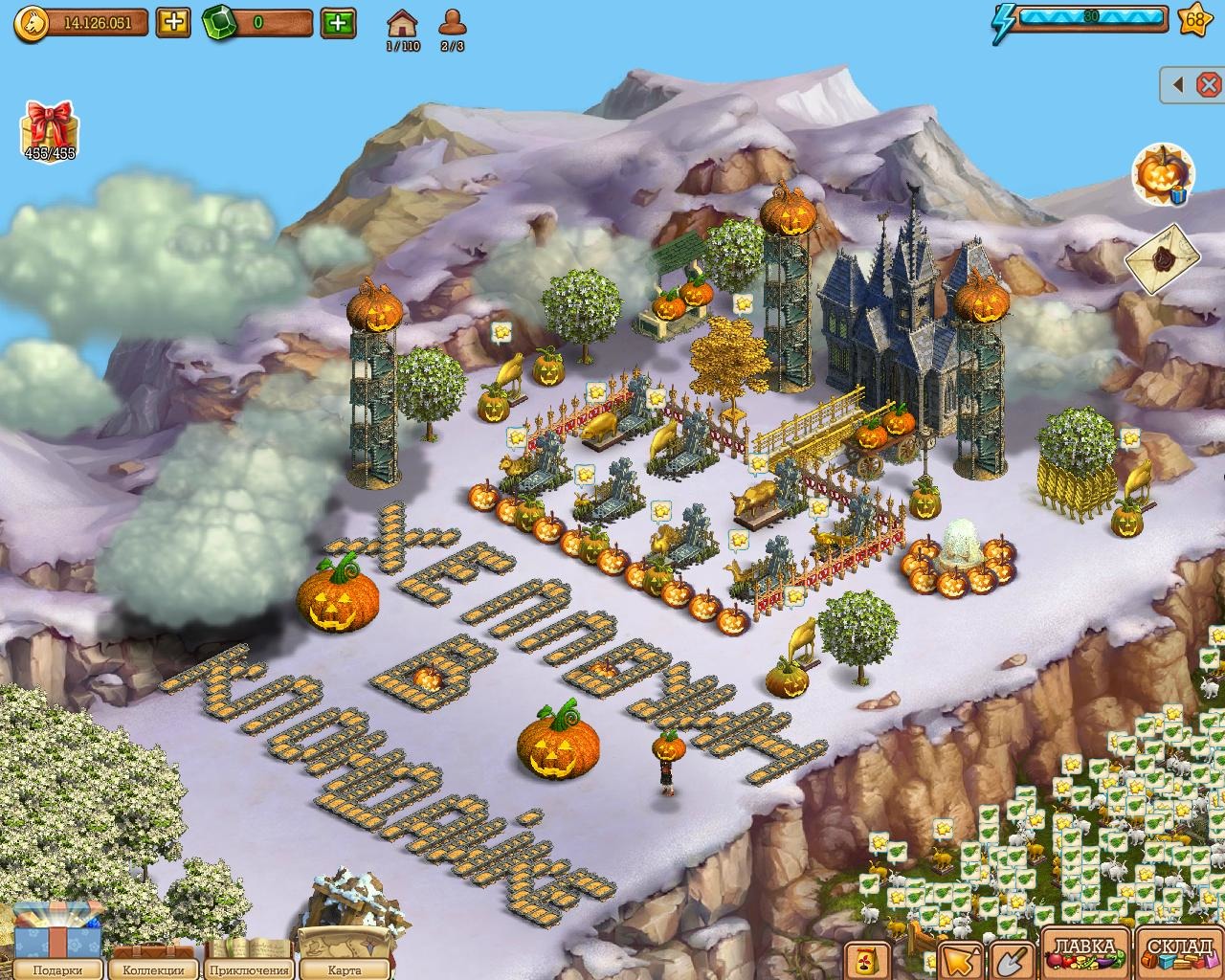Select the arrow cursor tool
Viewport: 1225px width, 980px height.
[x=959, y=960]
